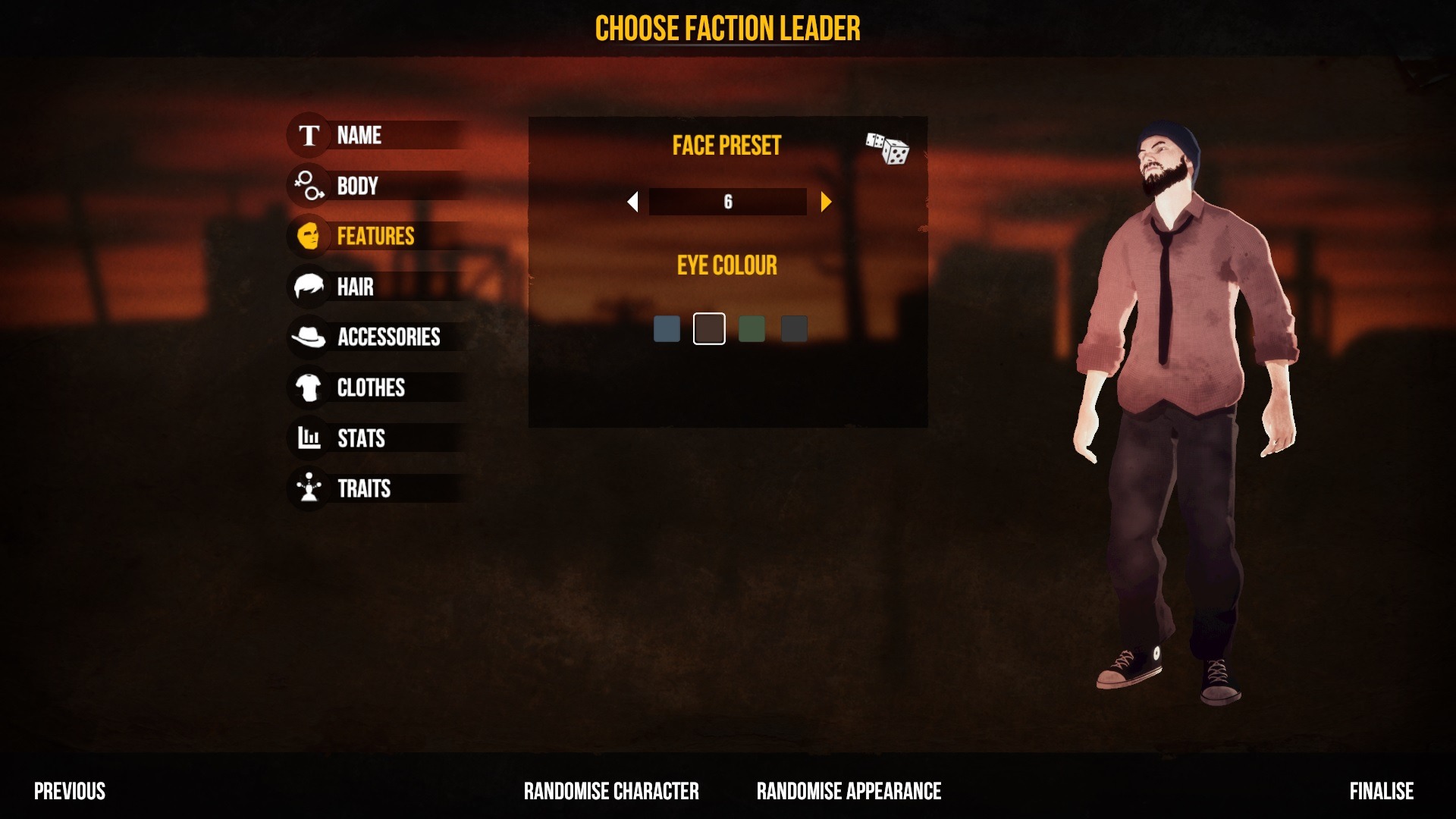Go back with the Previous button

[70, 792]
